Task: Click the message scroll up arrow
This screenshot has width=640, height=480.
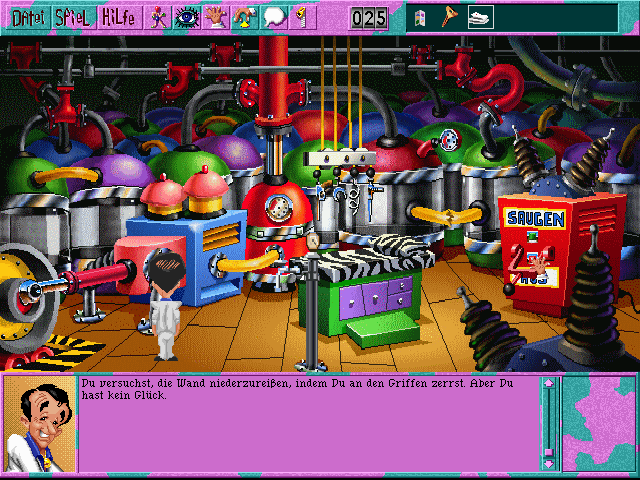Action: click(548, 384)
